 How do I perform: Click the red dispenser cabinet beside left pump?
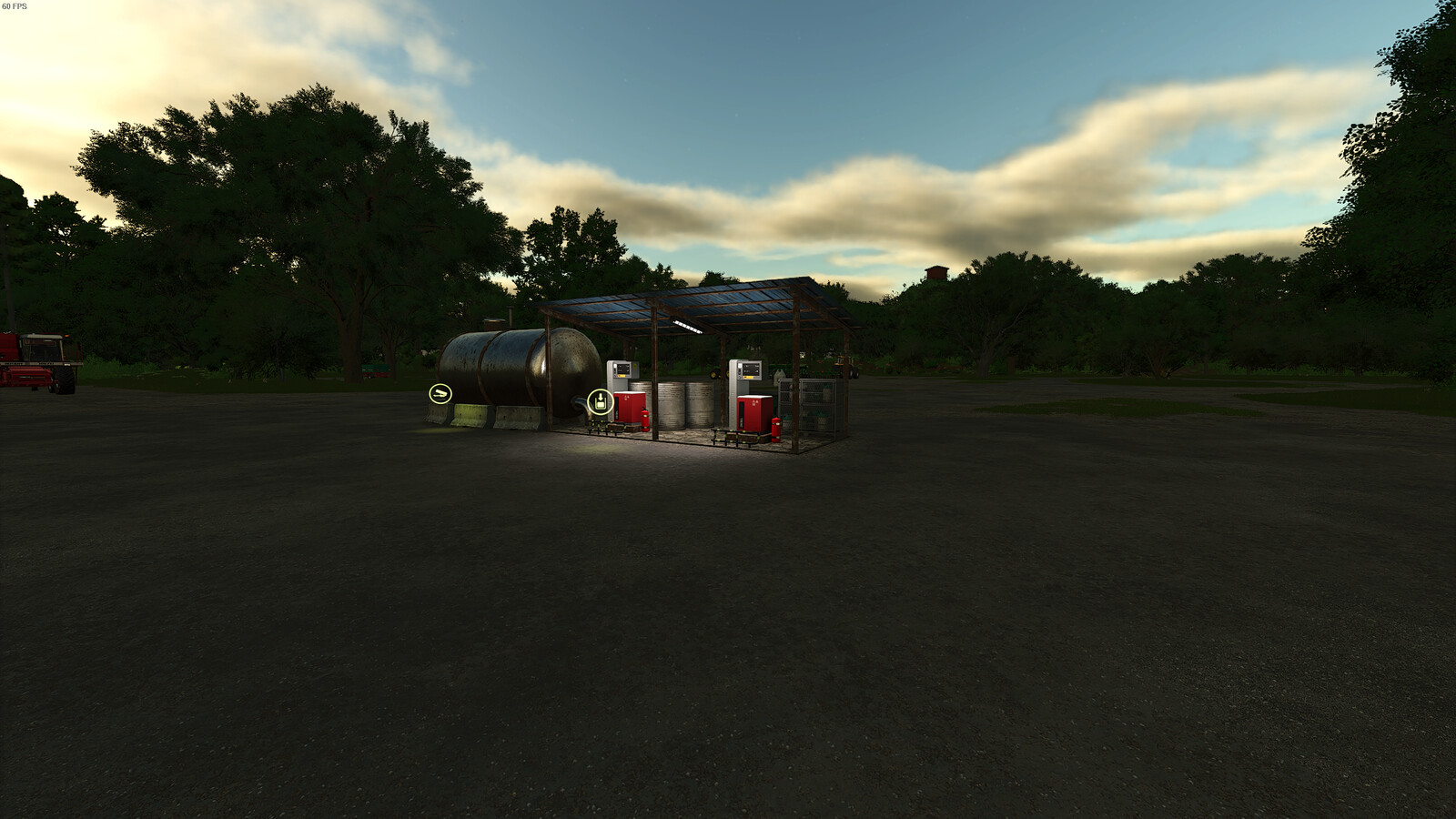click(629, 408)
